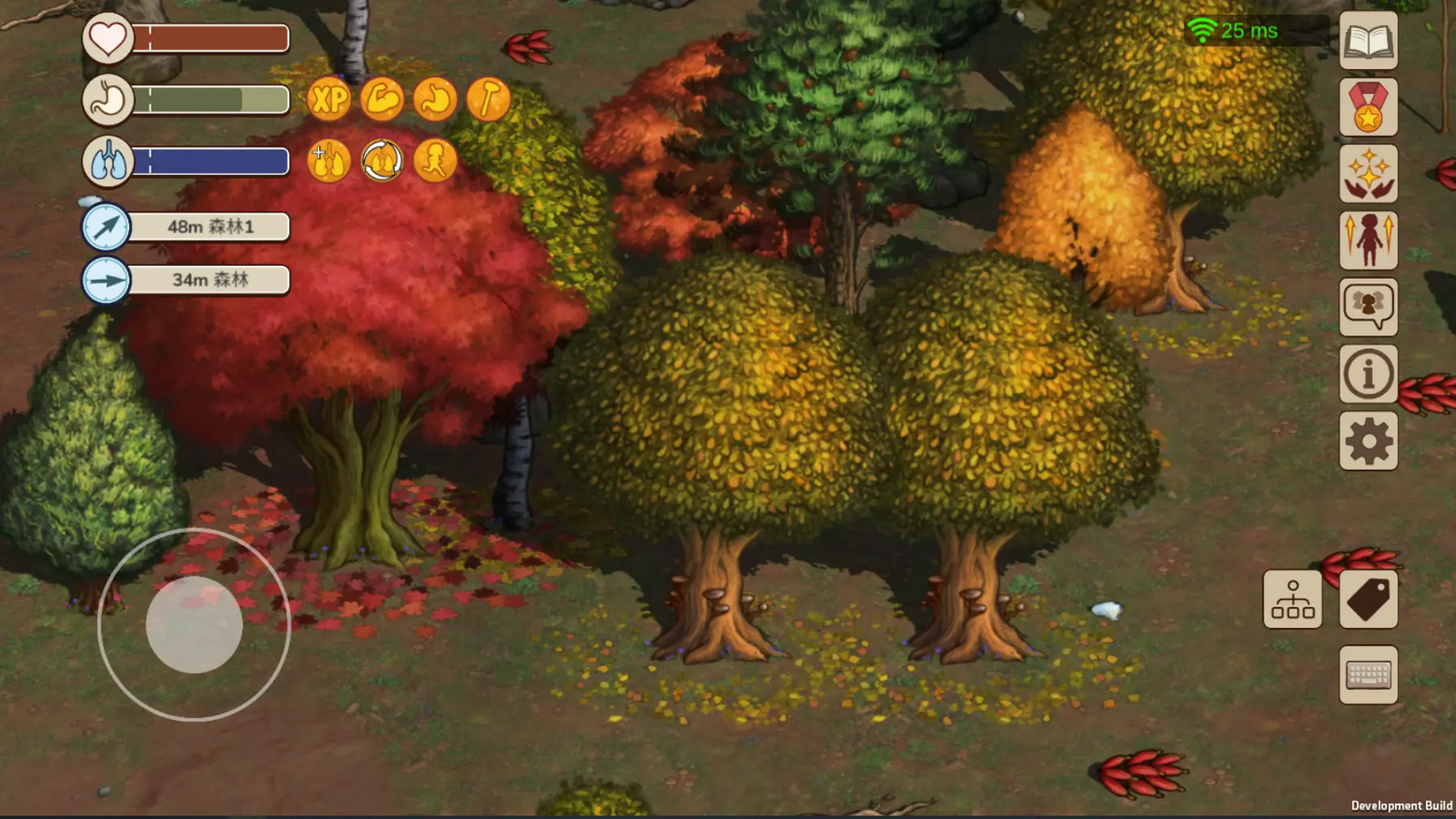Click the price tag button
This screenshot has width=1456, height=819.
coord(1368,599)
